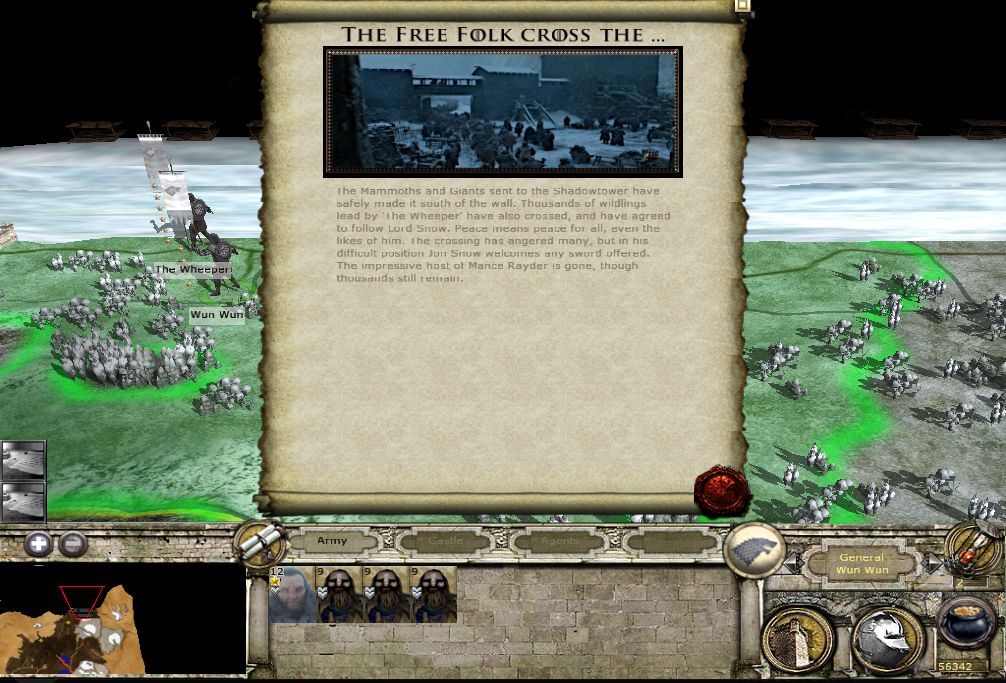Image resolution: width=1006 pixels, height=683 pixels.
Task: Open the scrolls button beside the Army tab
Action: [260, 543]
